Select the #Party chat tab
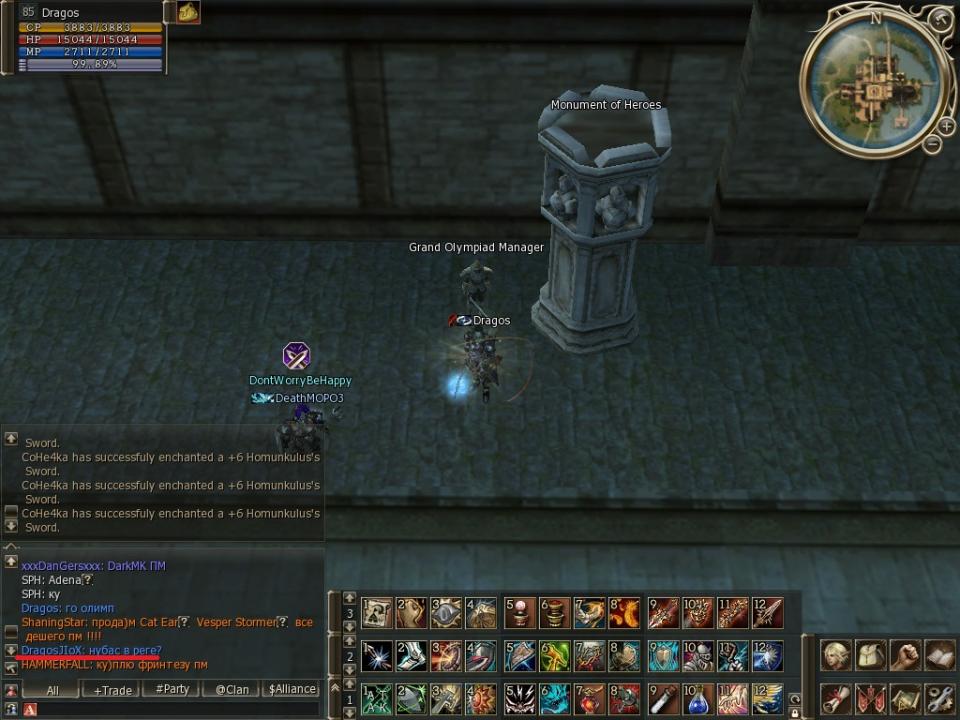Screen dimensions: 960x720 [172, 689]
